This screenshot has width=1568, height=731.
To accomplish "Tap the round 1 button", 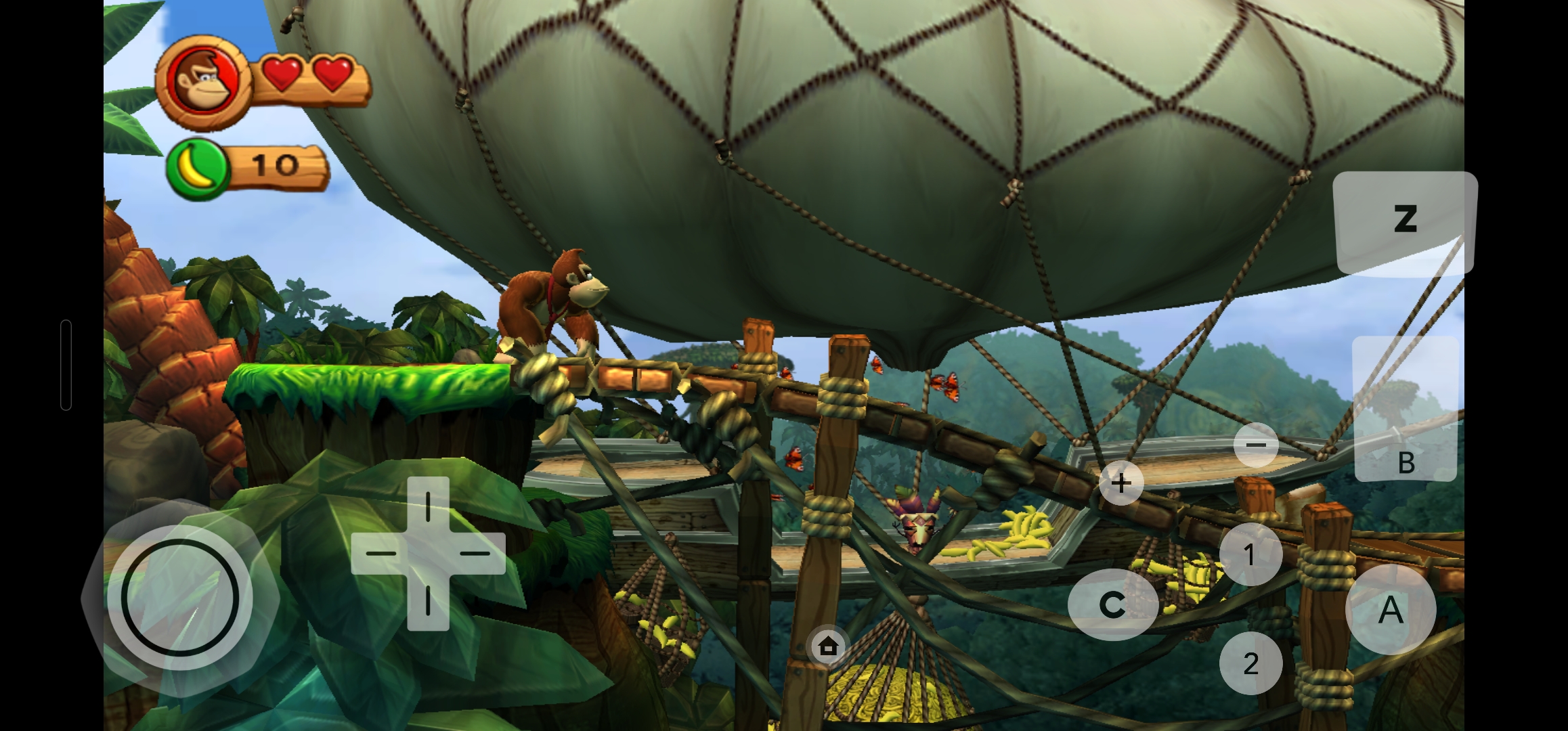I will 1250,554.
